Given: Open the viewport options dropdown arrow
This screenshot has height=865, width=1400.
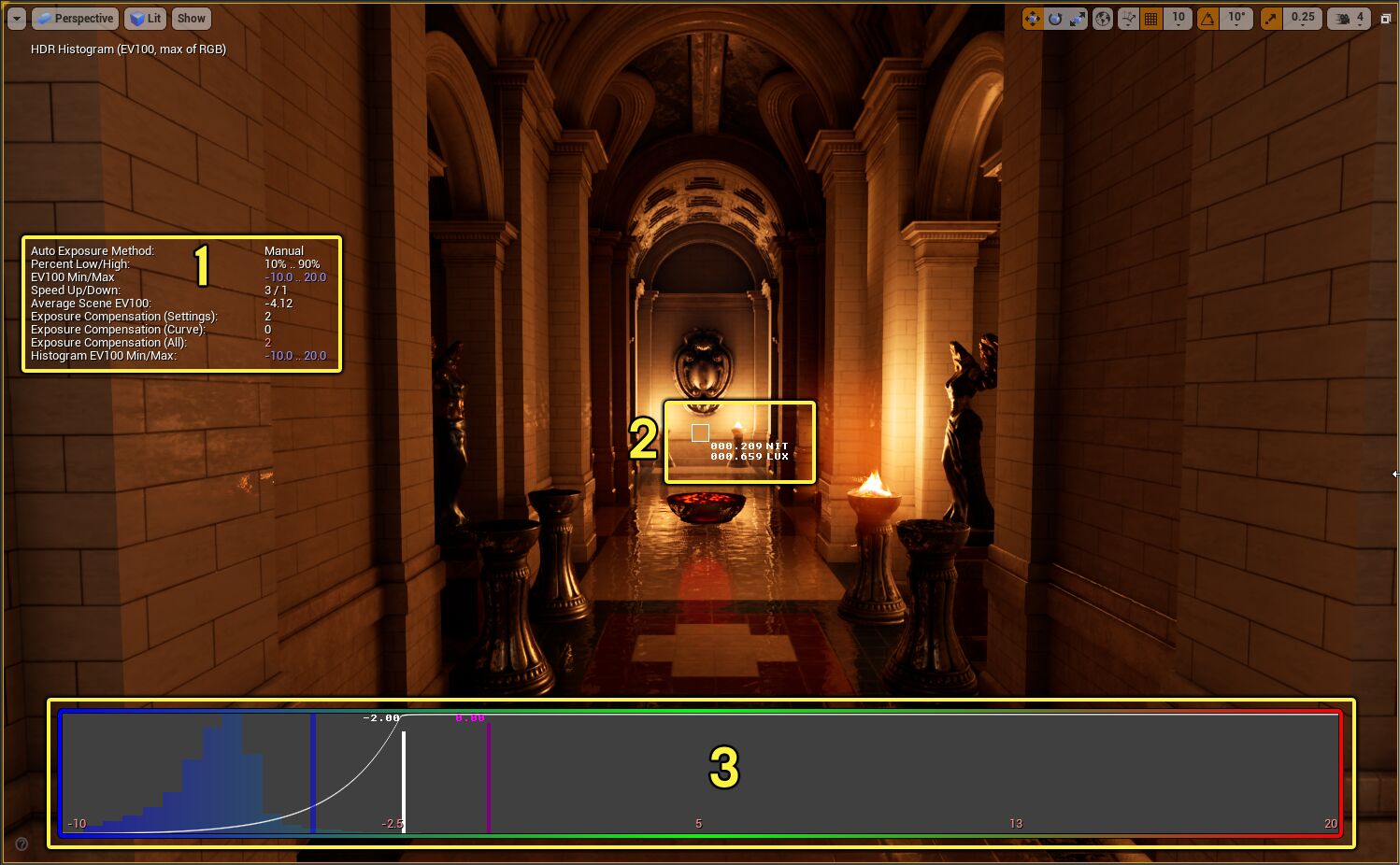Looking at the screenshot, I should pos(15,18).
